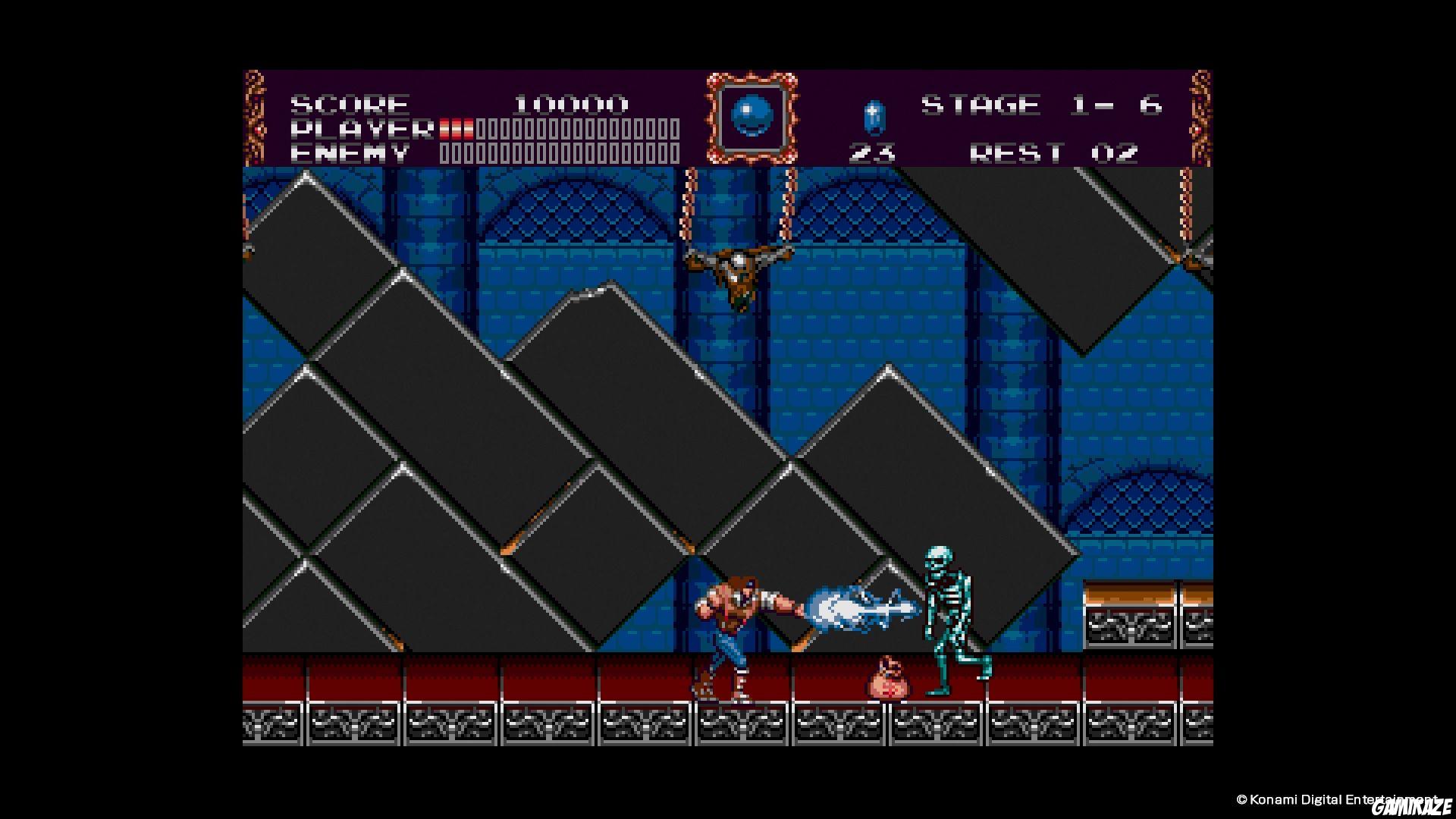The image size is (1456, 819).
Task: Click the ENEMY label text
Action: [349, 153]
